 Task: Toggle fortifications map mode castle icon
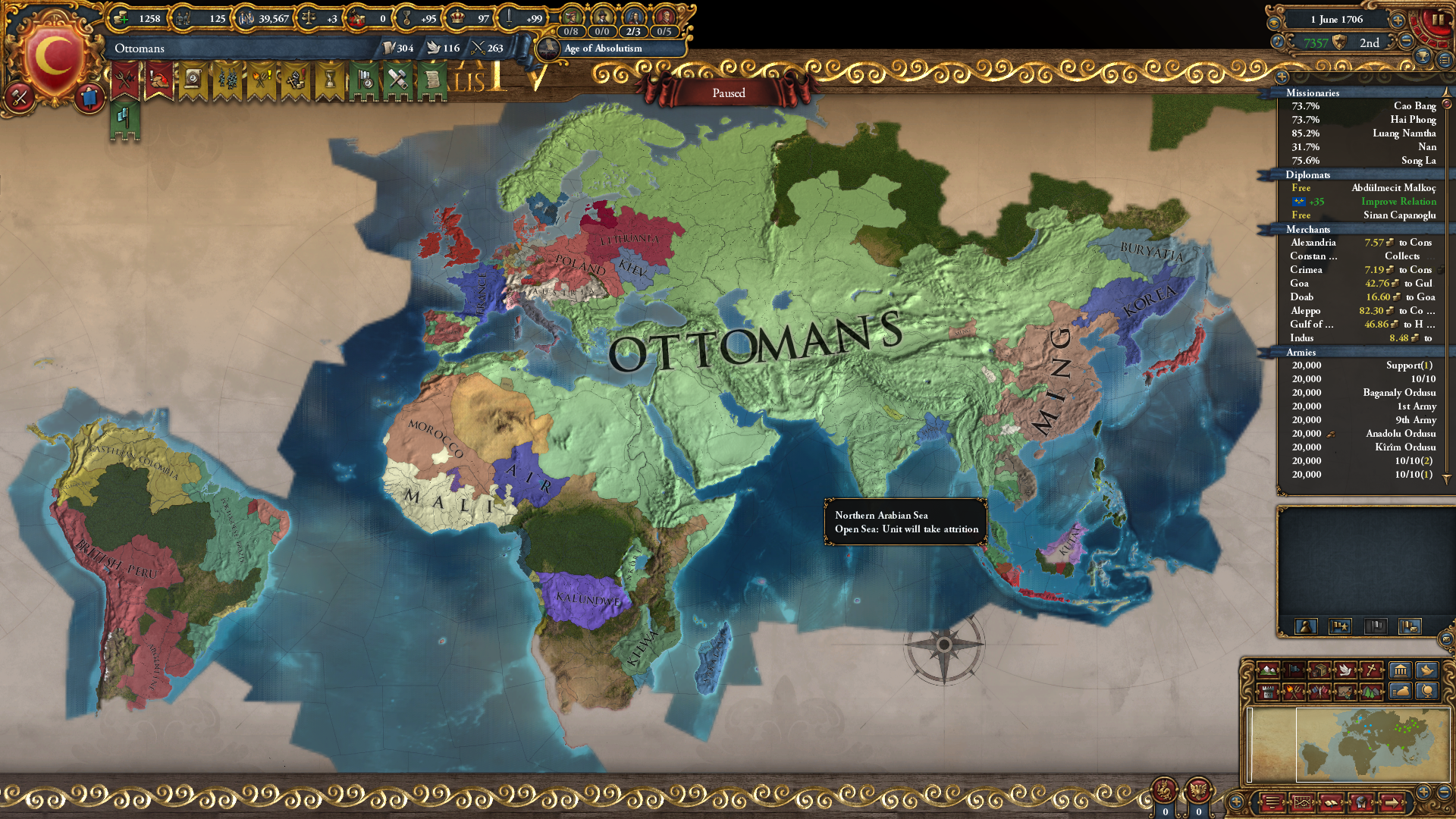1268,691
